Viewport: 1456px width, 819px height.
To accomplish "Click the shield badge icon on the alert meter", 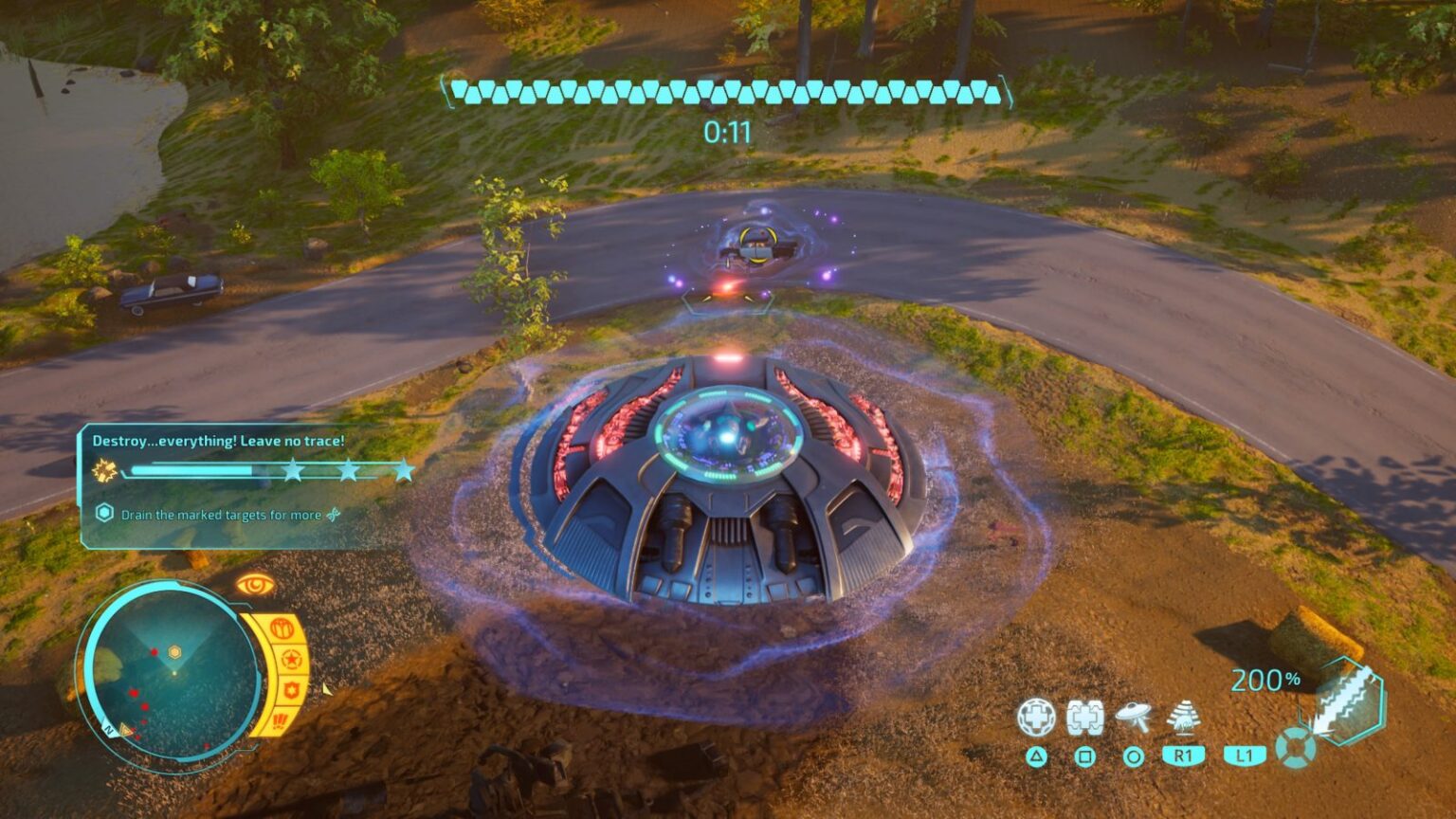I will pos(294,690).
